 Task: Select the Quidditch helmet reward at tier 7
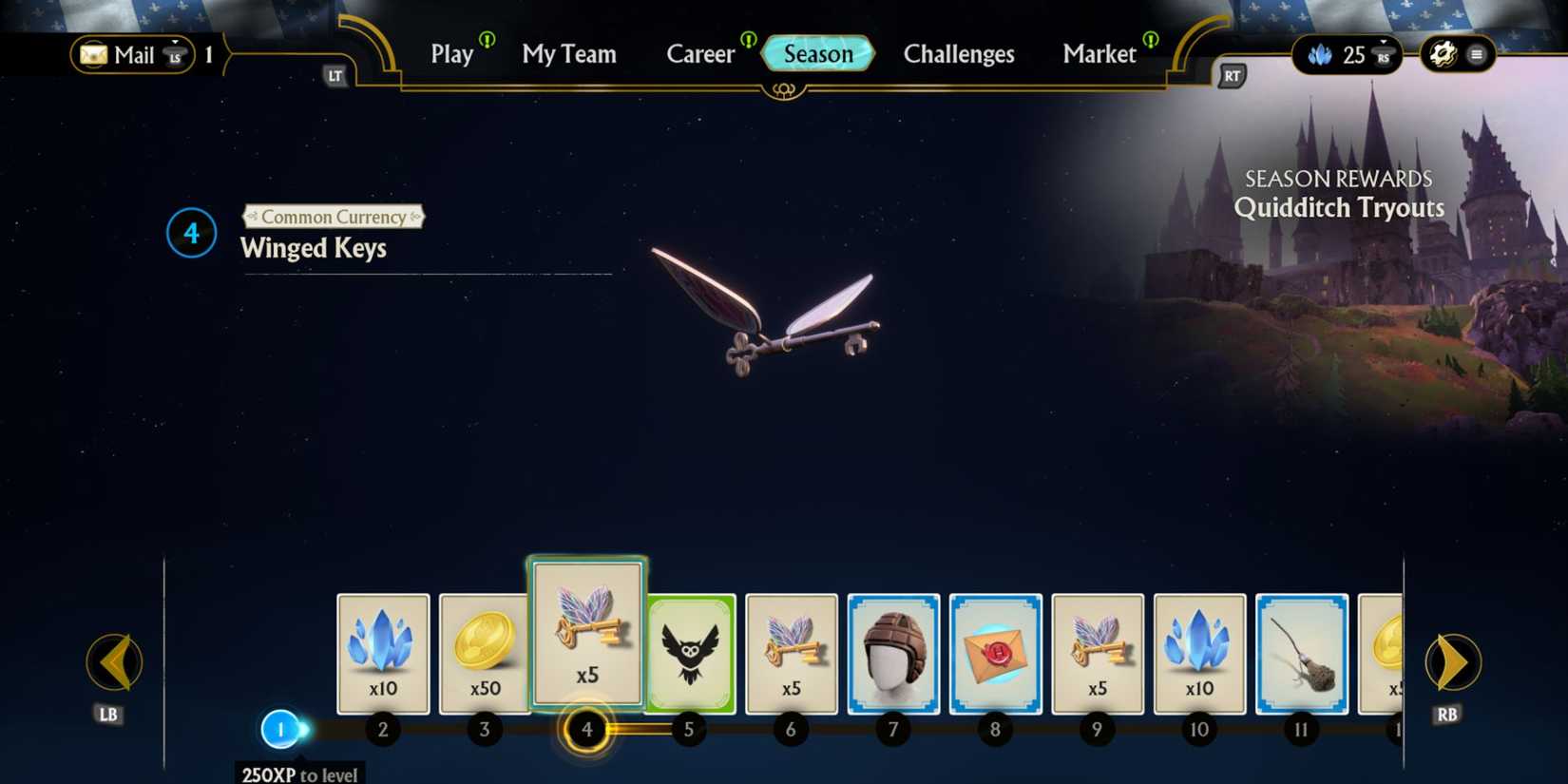[892, 652]
